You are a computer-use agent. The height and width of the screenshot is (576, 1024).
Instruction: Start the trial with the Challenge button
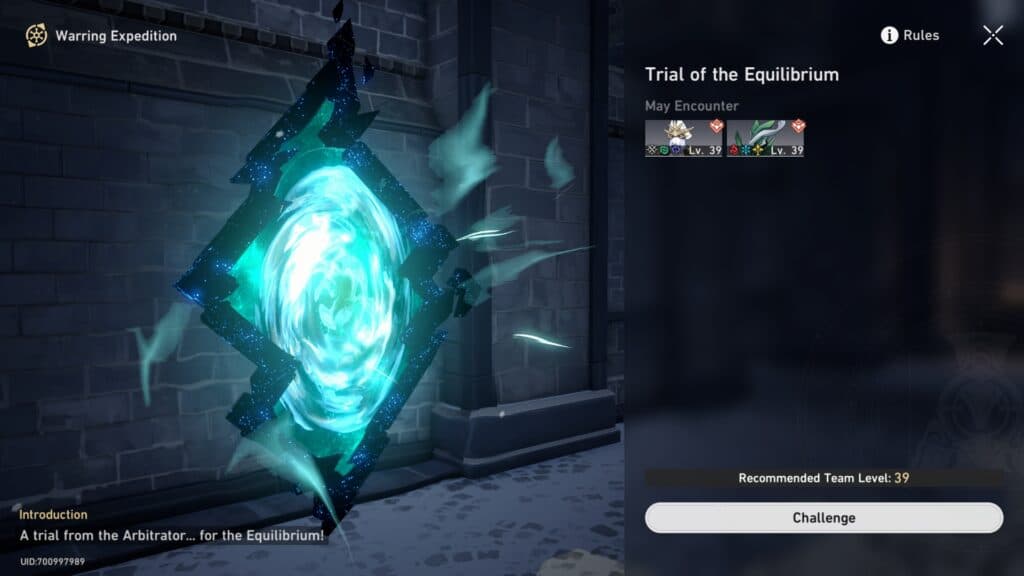click(x=823, y=518)
